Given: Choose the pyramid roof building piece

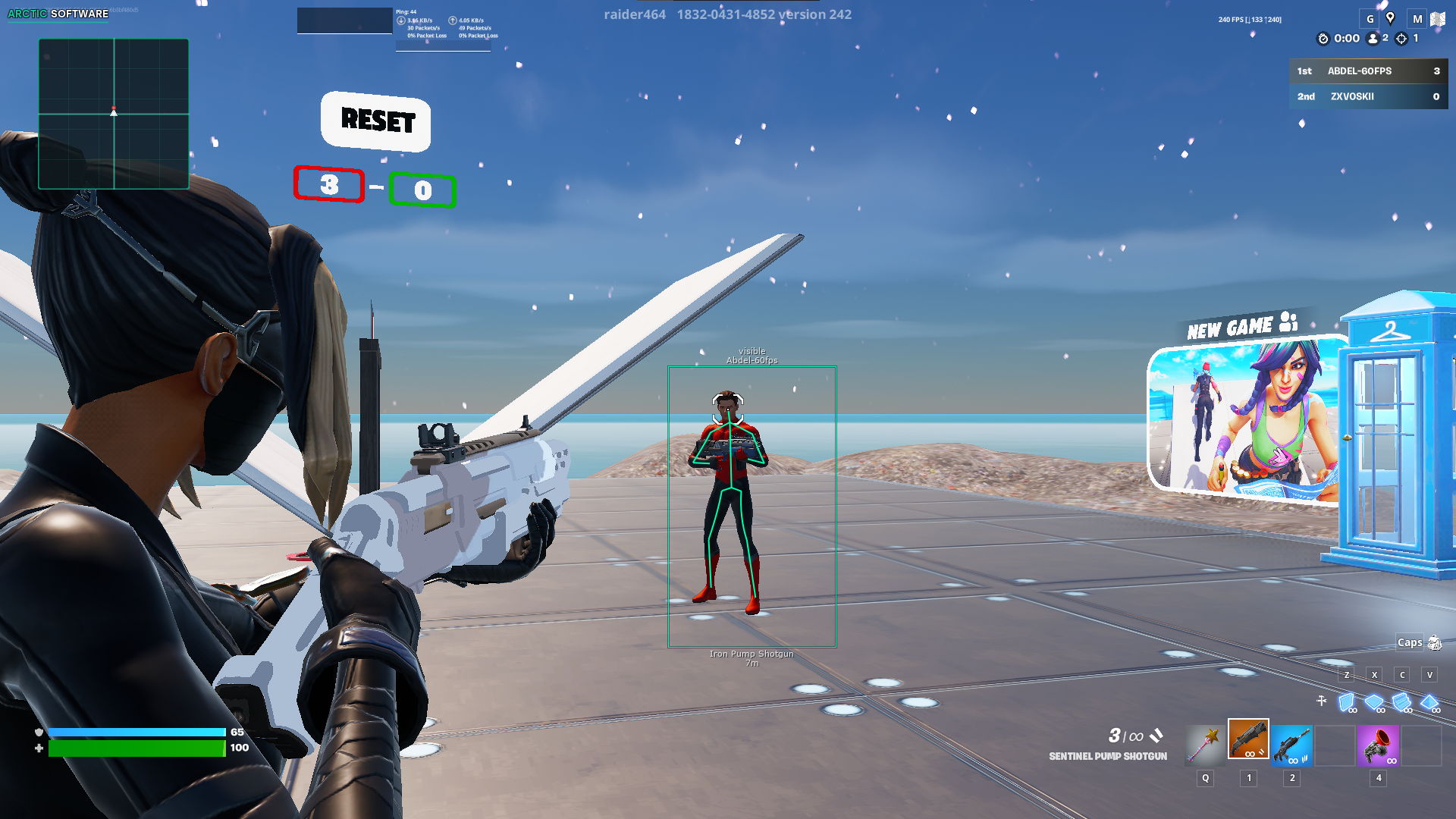Looking at the screenshot, I should coord(1429,702).
